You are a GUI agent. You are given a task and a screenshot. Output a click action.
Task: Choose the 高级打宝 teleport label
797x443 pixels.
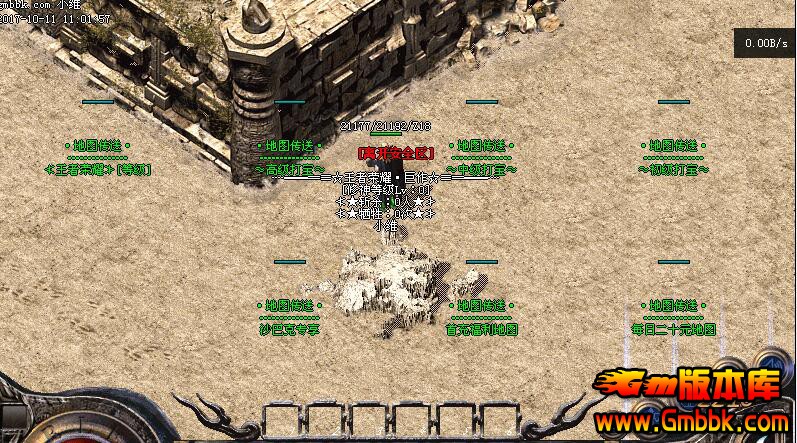tap(289, 170)
